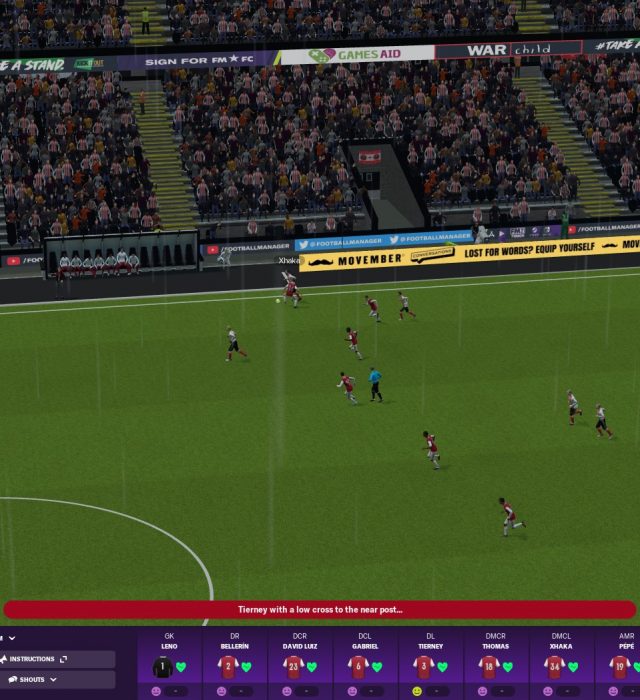Viewport: 640px width, 700px height.
Task: Click Gabriel's number 6 shirt
Action: (359, 667)
